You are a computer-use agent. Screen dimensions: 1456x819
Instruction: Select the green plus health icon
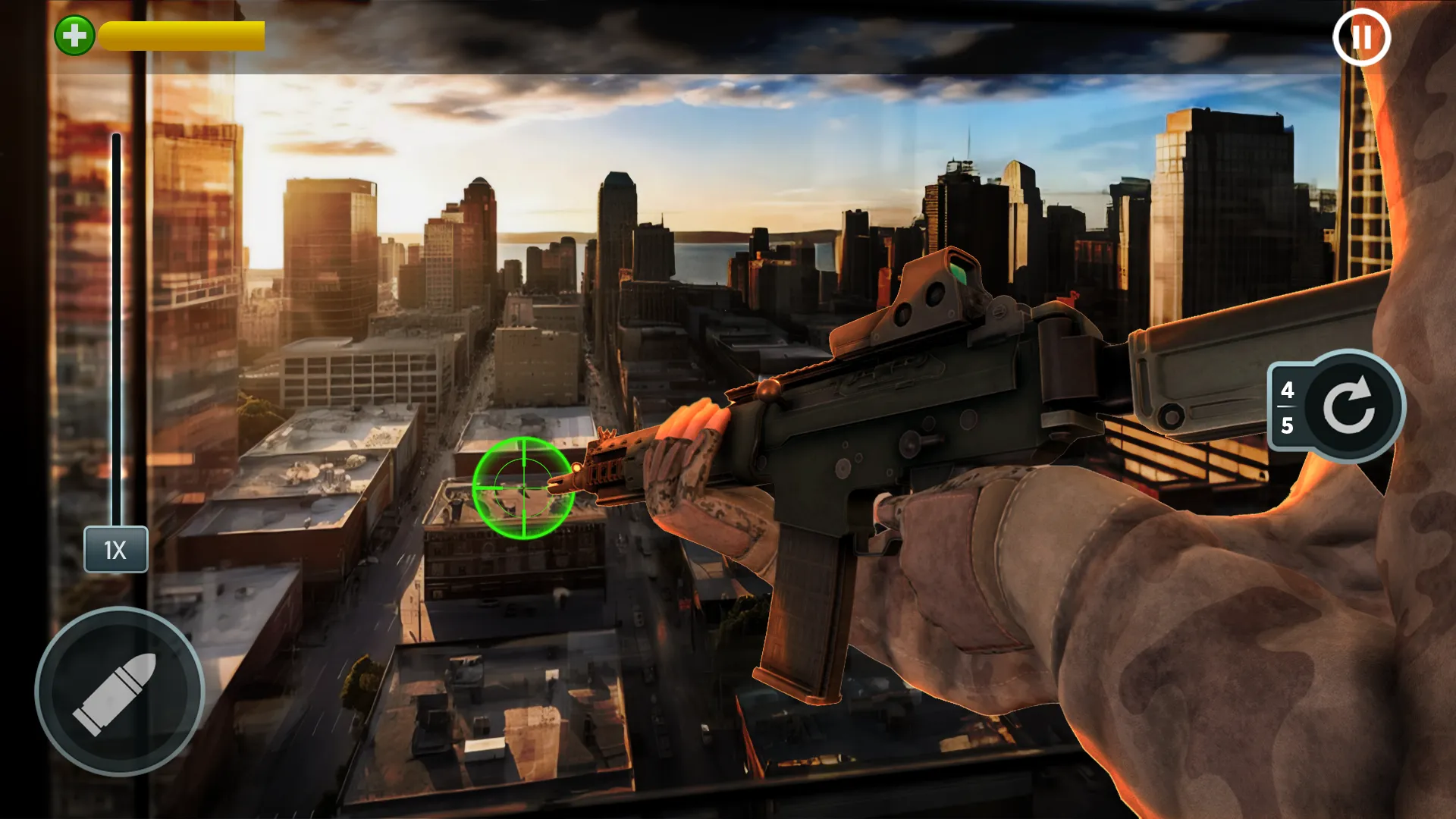pos(74,33)
